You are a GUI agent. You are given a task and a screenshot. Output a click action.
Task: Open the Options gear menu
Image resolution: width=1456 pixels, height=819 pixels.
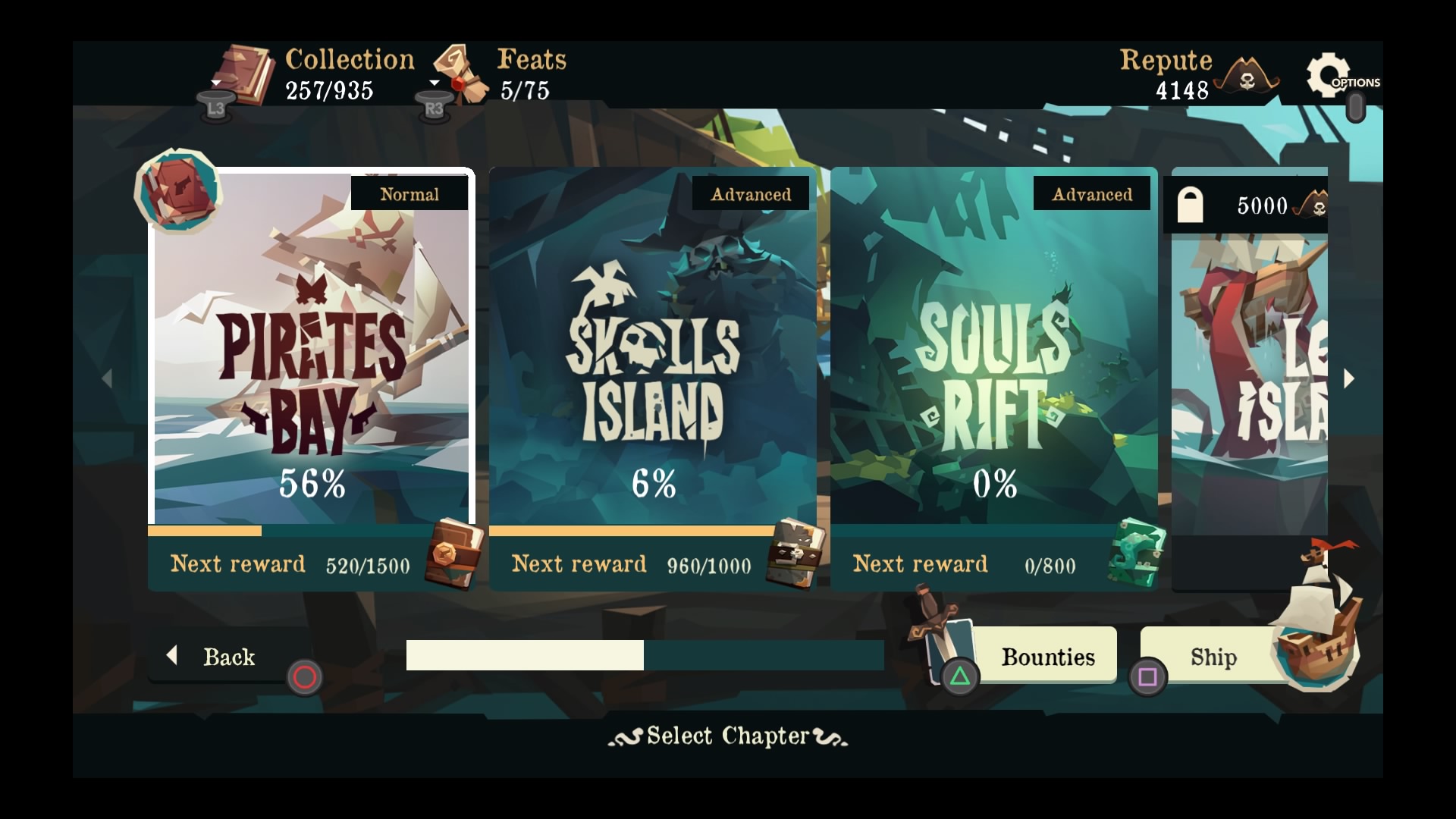pos(1329,76)
